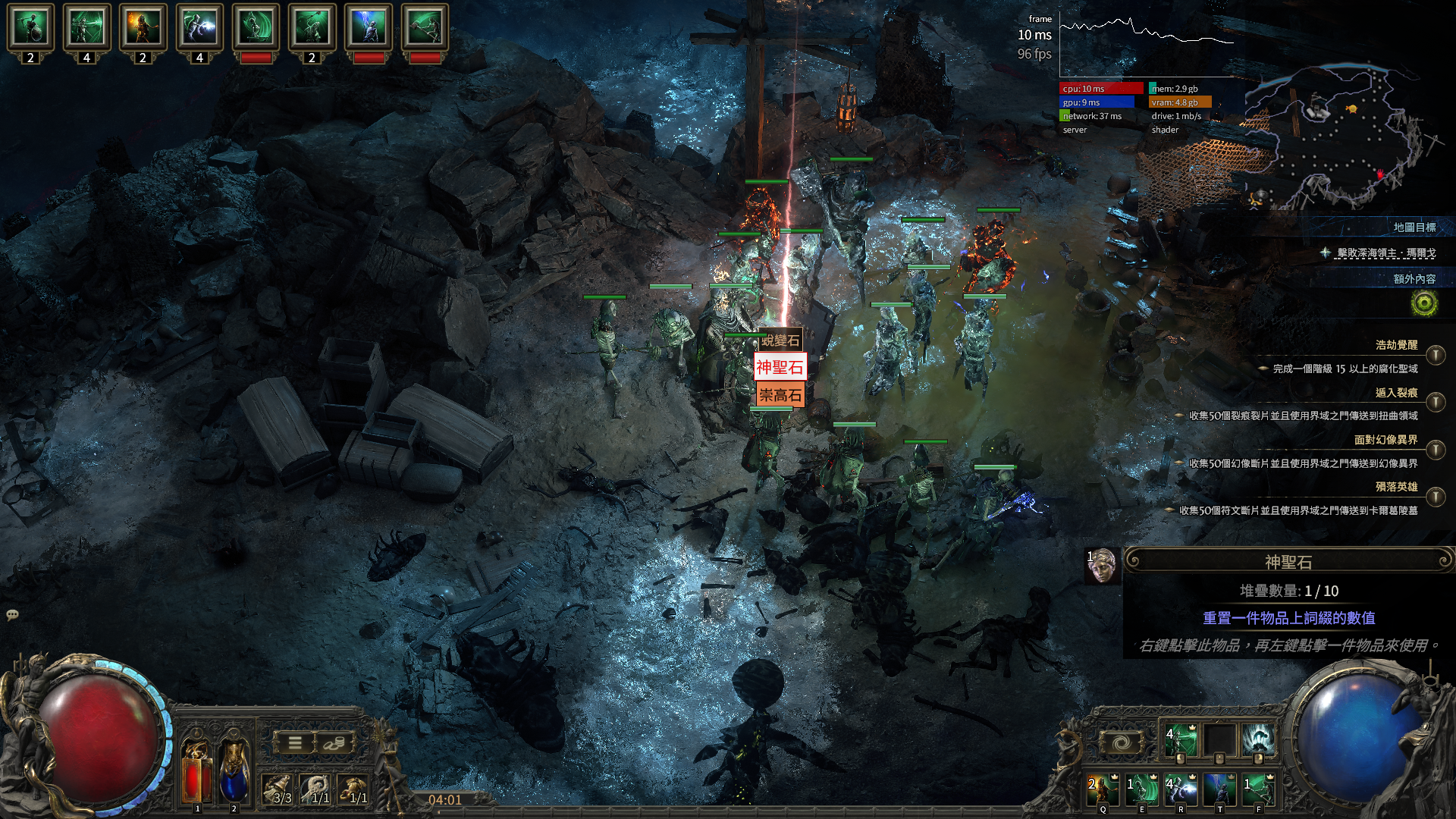
Task: Click the swirl button beside the skill bar
Action: [x=1122, y=743]
